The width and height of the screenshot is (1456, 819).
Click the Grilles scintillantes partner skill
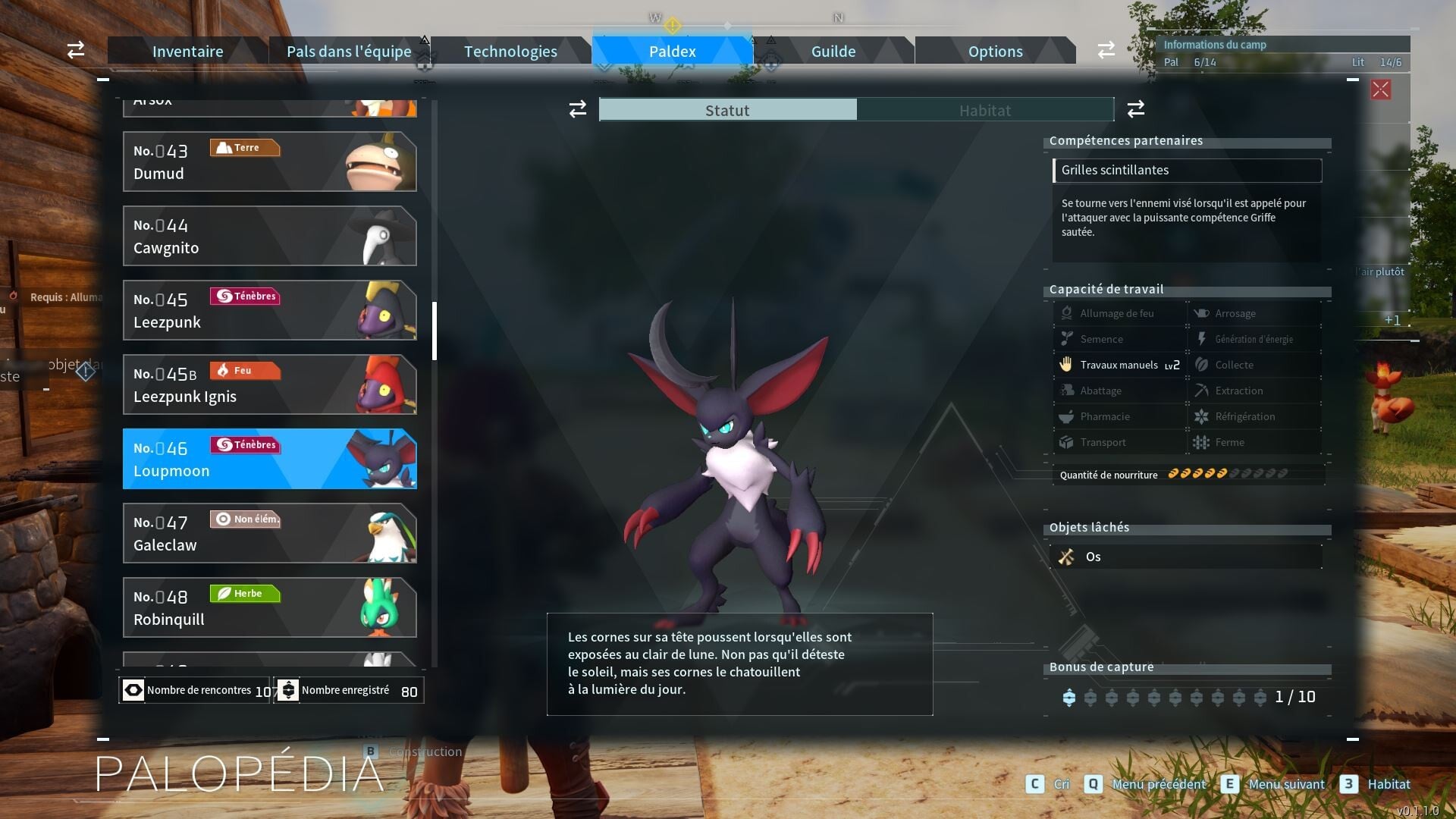(1187, 171)
